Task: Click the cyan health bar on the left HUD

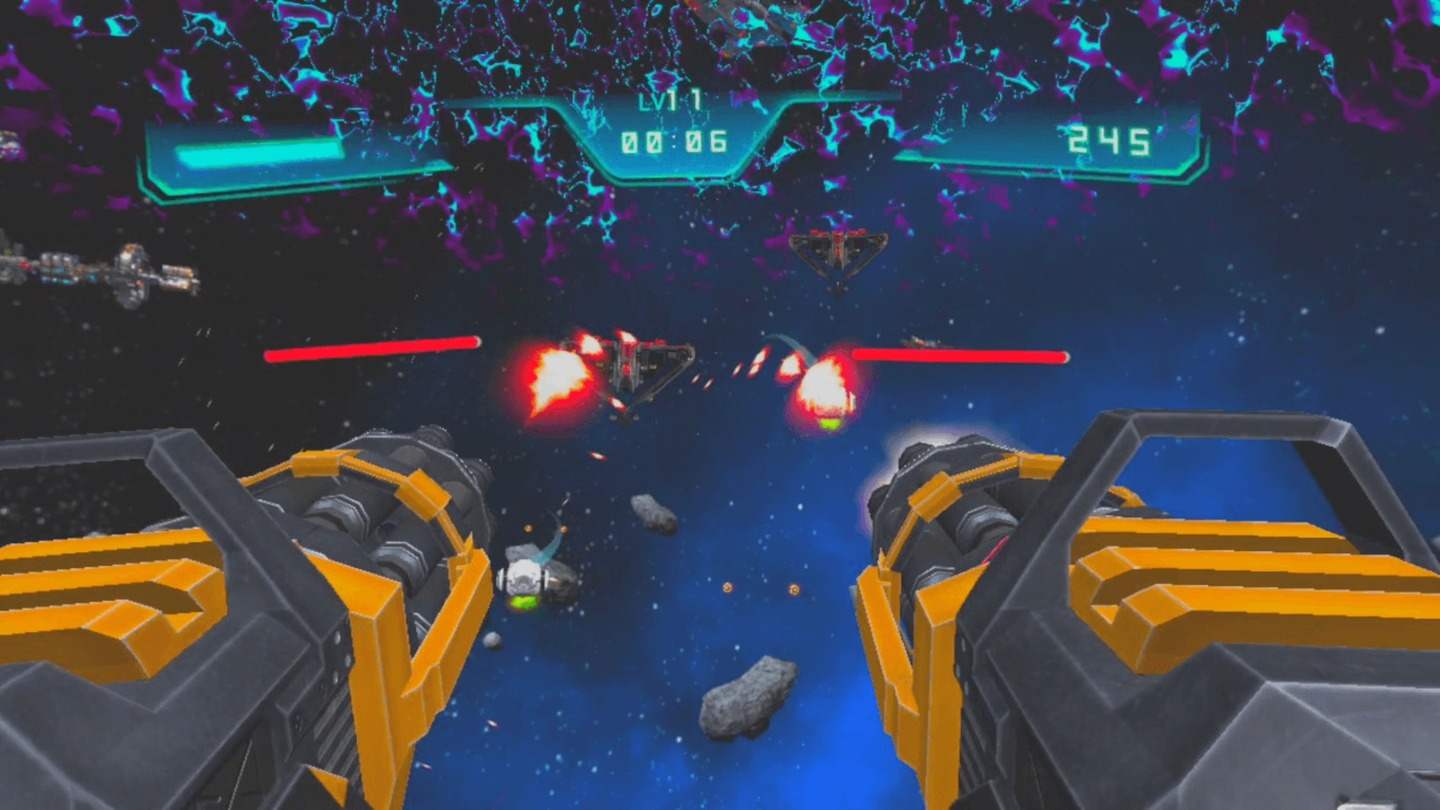Action: (260, 155)
